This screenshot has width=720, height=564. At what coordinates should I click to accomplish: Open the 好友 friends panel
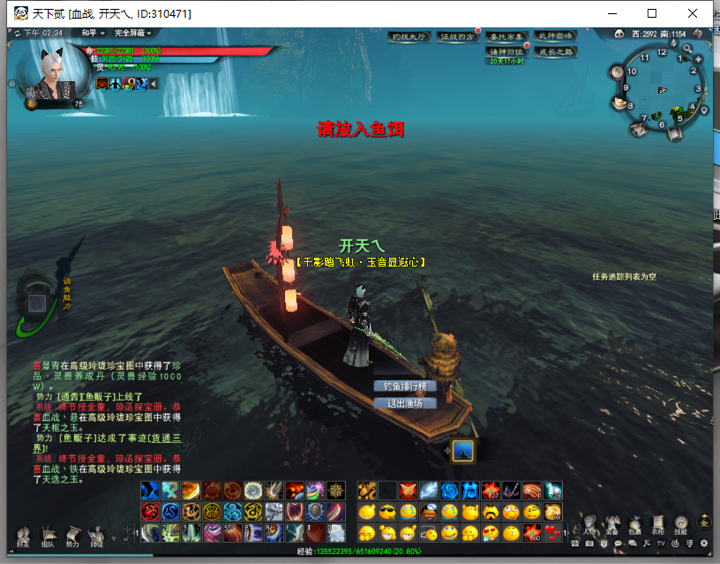point(22,539)
